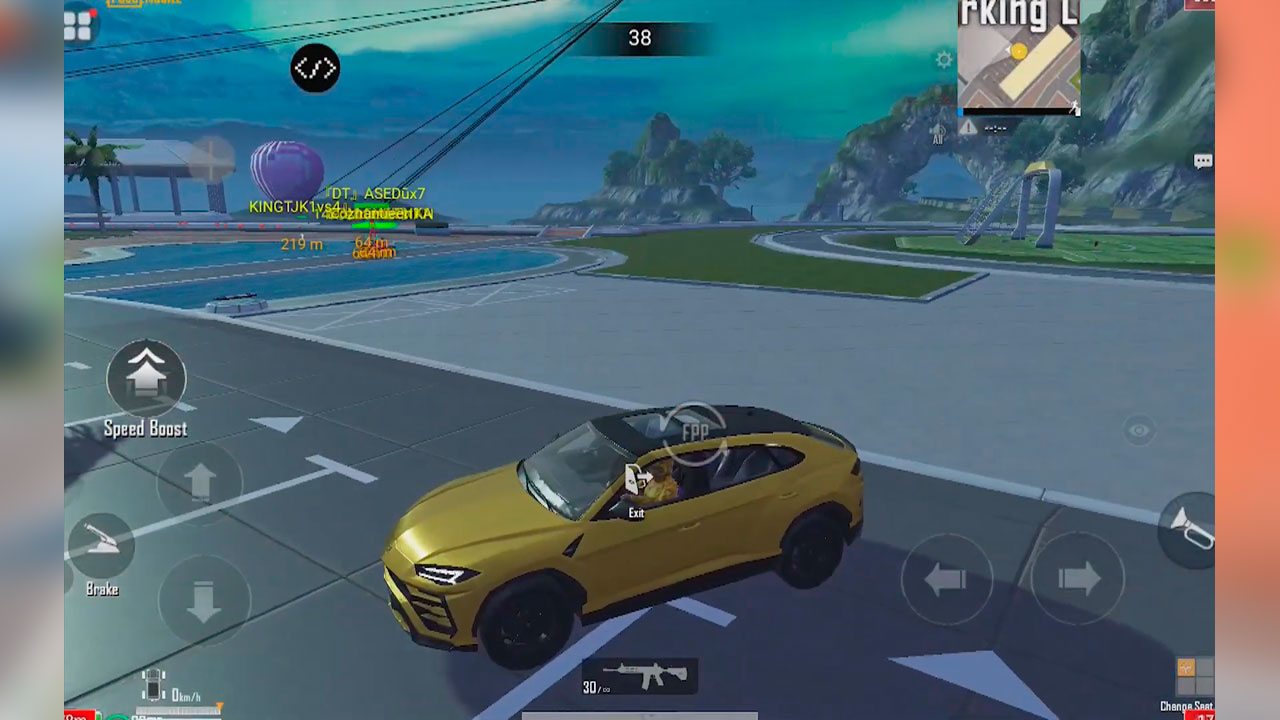Honk the vehicle horn button

coord(1192,530)
